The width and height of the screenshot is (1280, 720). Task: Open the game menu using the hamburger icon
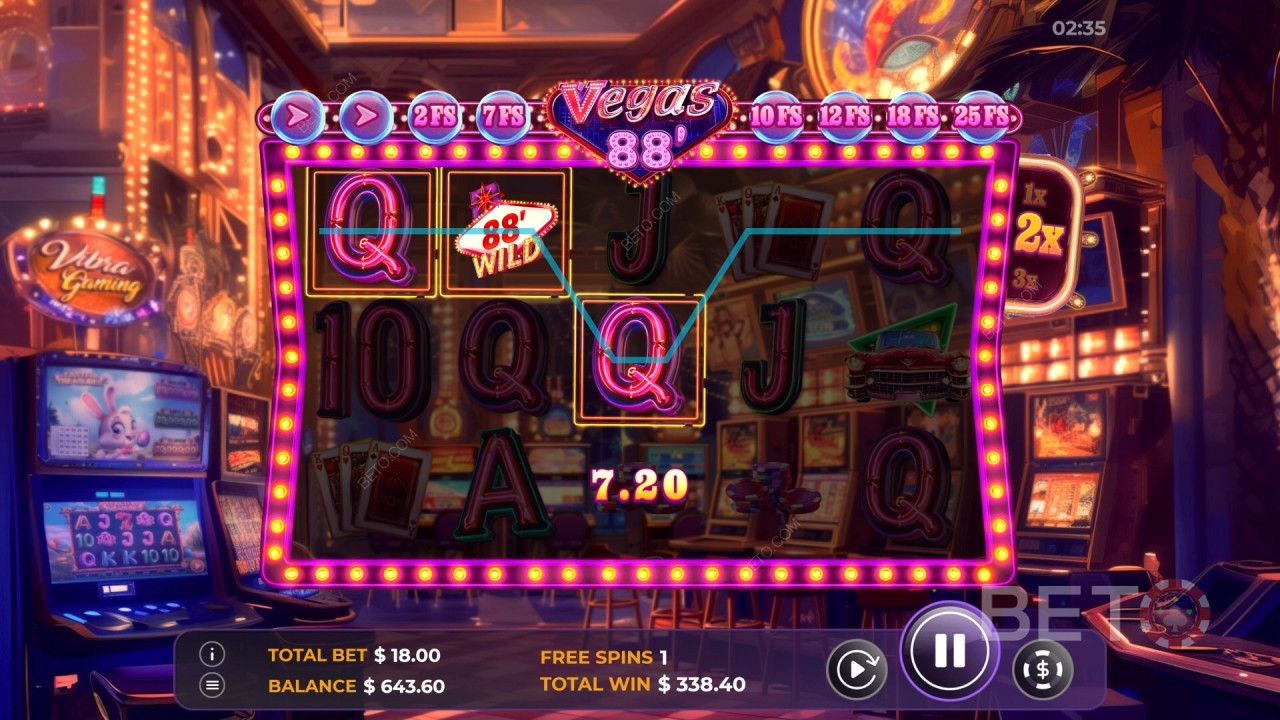coord(210,686)
